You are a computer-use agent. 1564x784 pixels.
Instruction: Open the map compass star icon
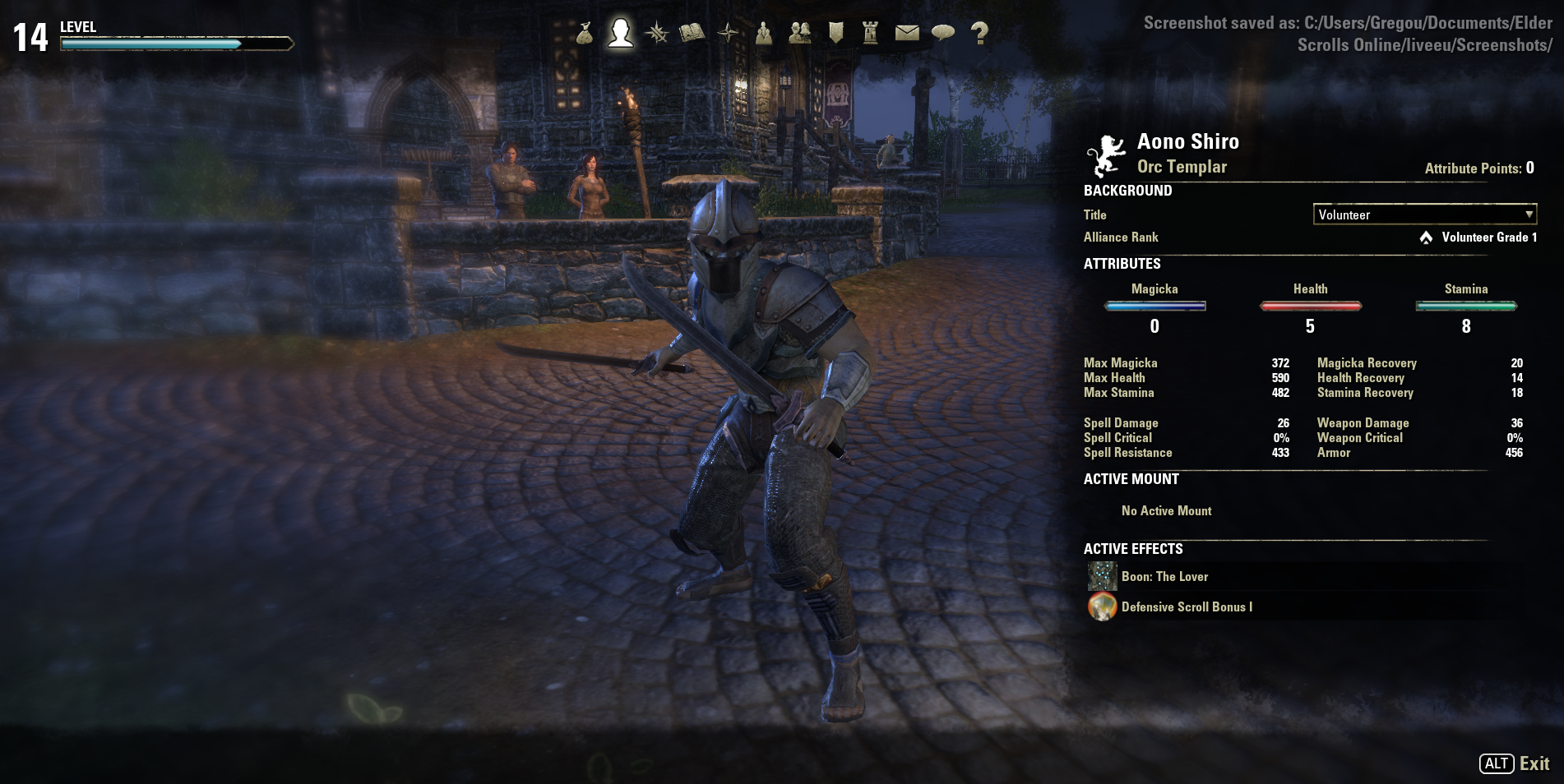click(x=728, y=33)
